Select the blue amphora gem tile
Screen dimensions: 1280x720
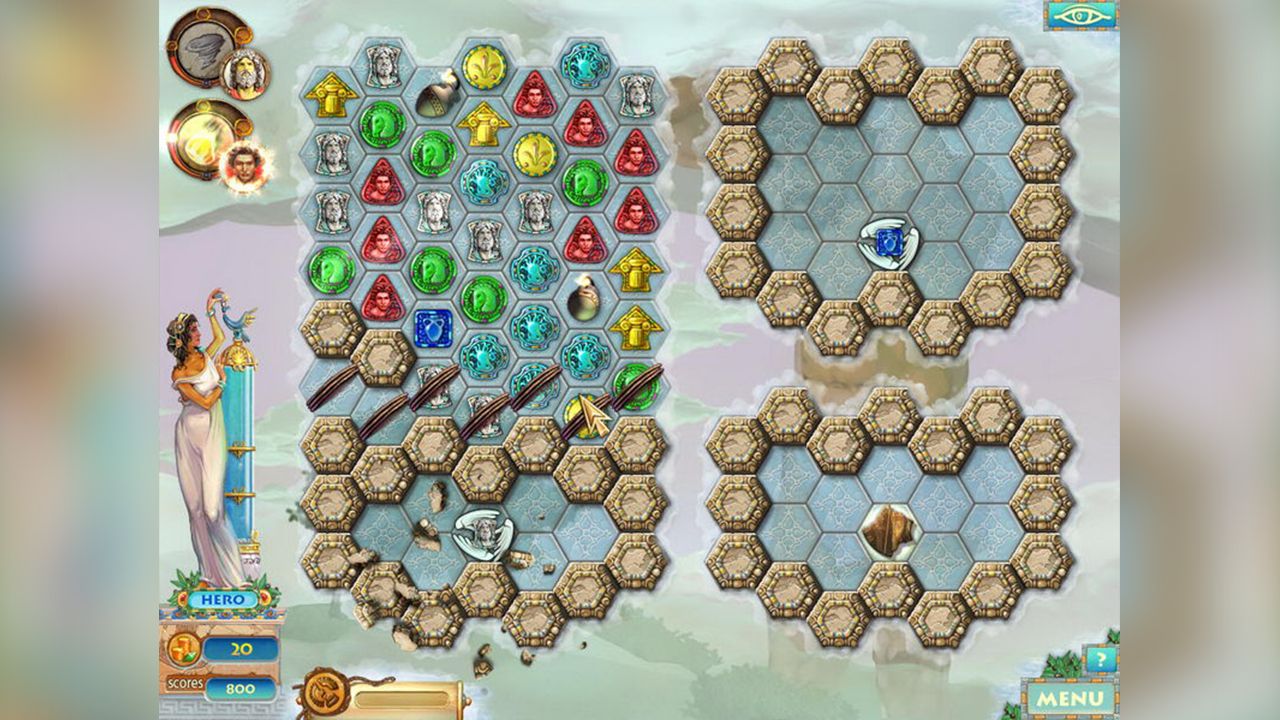coord(432,327)
